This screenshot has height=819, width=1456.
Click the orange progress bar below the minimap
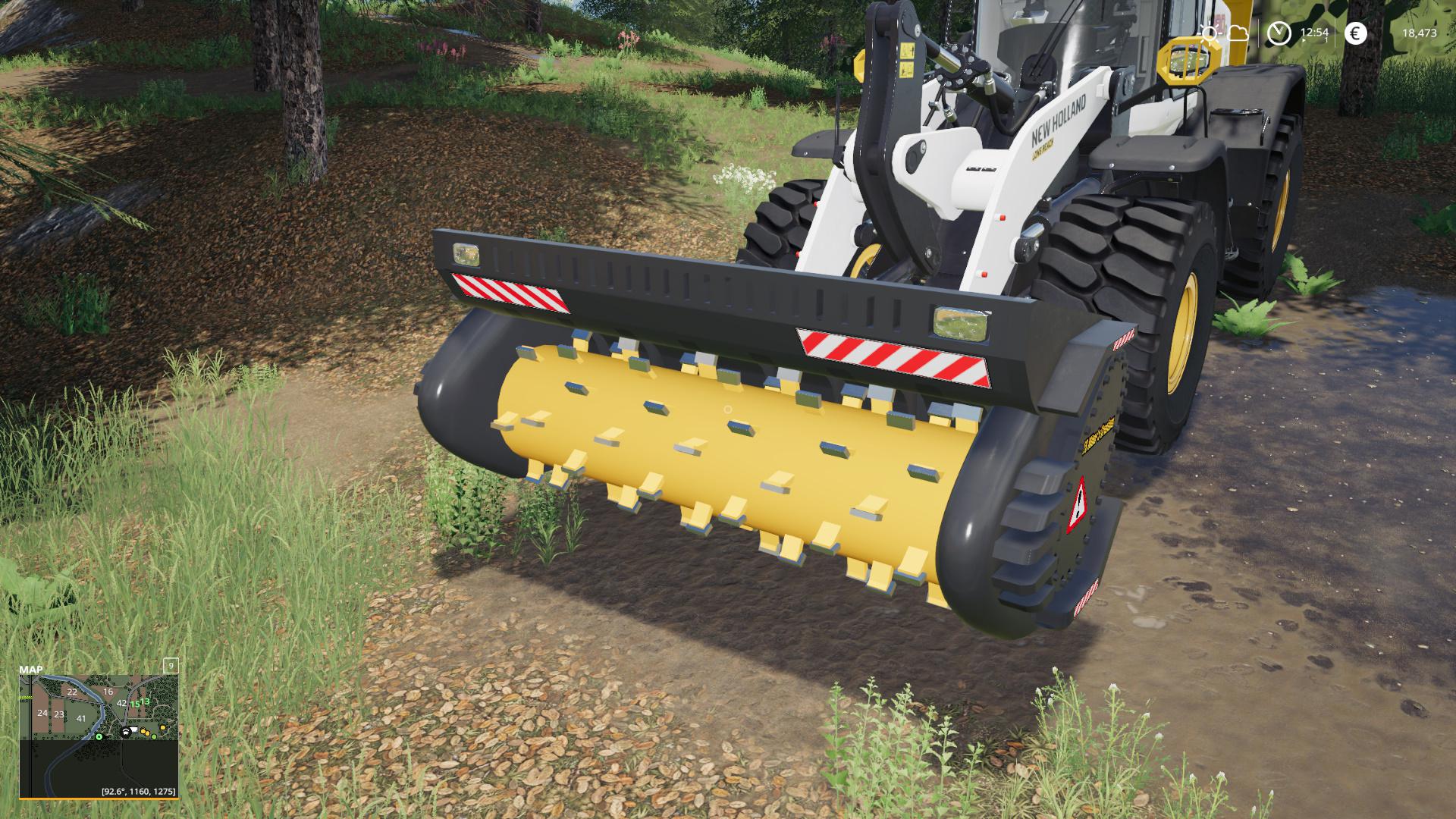point(99,799)
